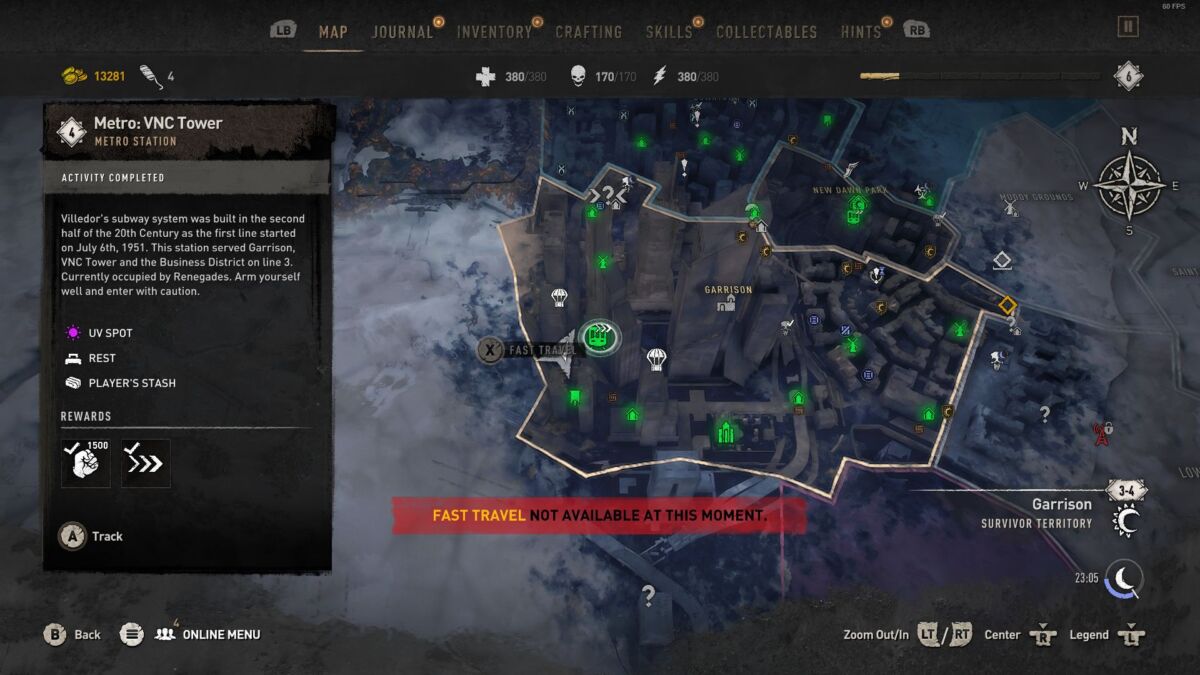
Task: Select the Skills tab
Action: click(668, 32)
